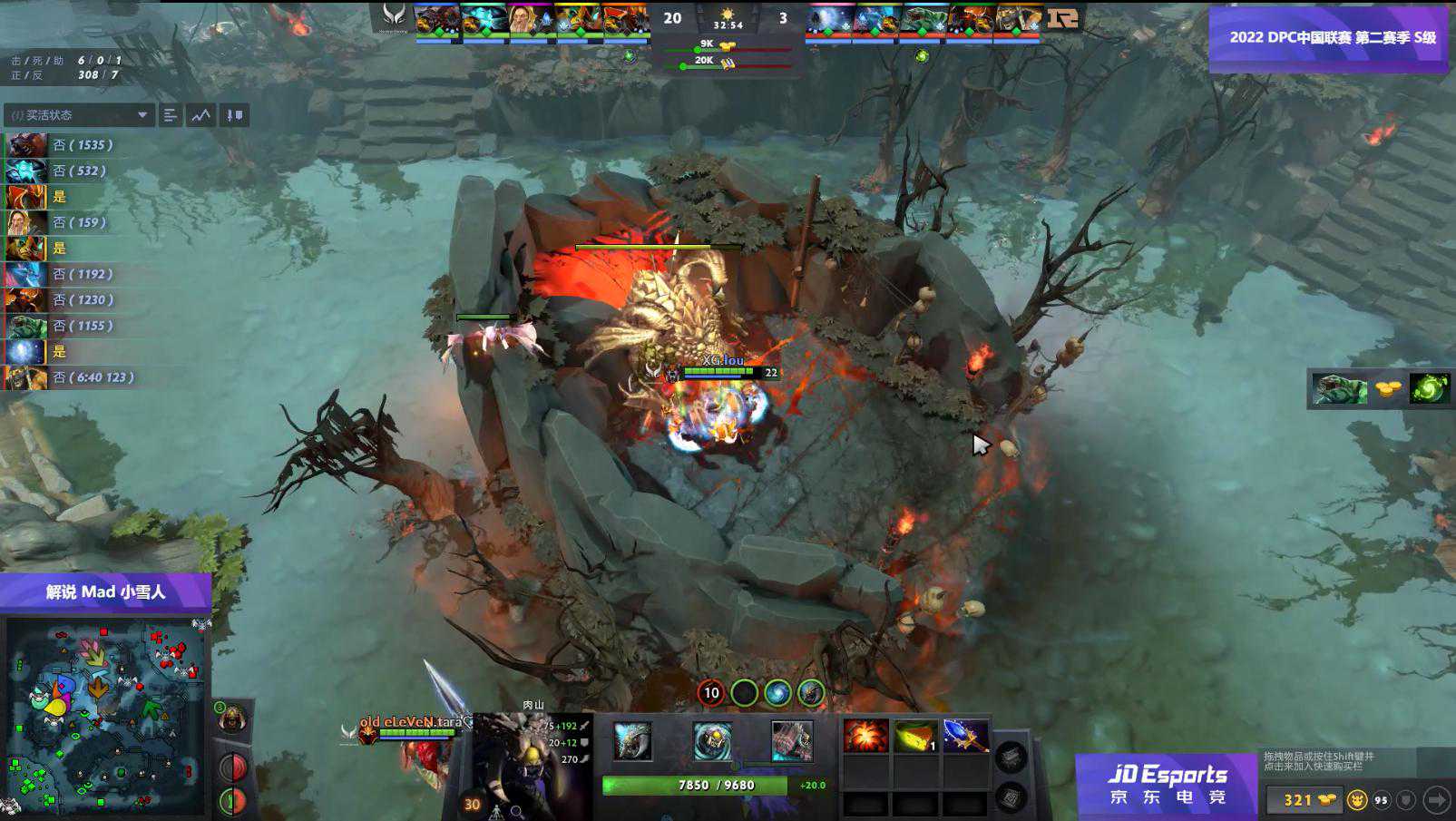This screenshot has height=821, width=1456.
Task: Click the horizontal bars list button
Action: tap(170, 115)
